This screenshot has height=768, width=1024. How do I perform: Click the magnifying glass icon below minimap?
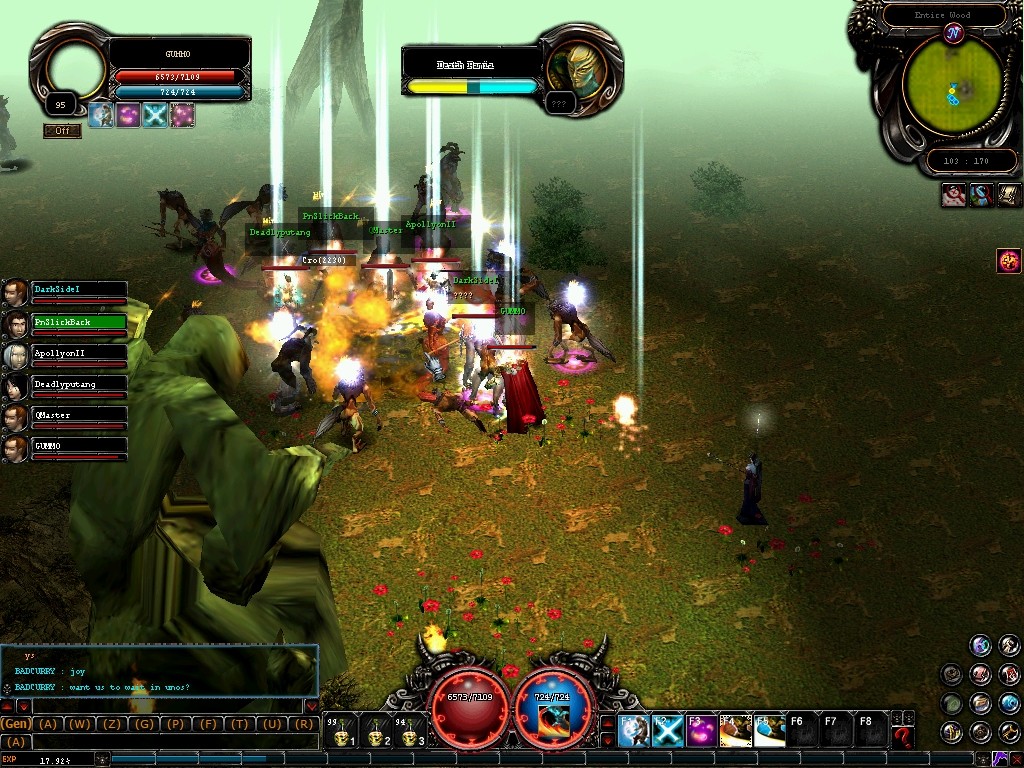click(x=981, y=195)
